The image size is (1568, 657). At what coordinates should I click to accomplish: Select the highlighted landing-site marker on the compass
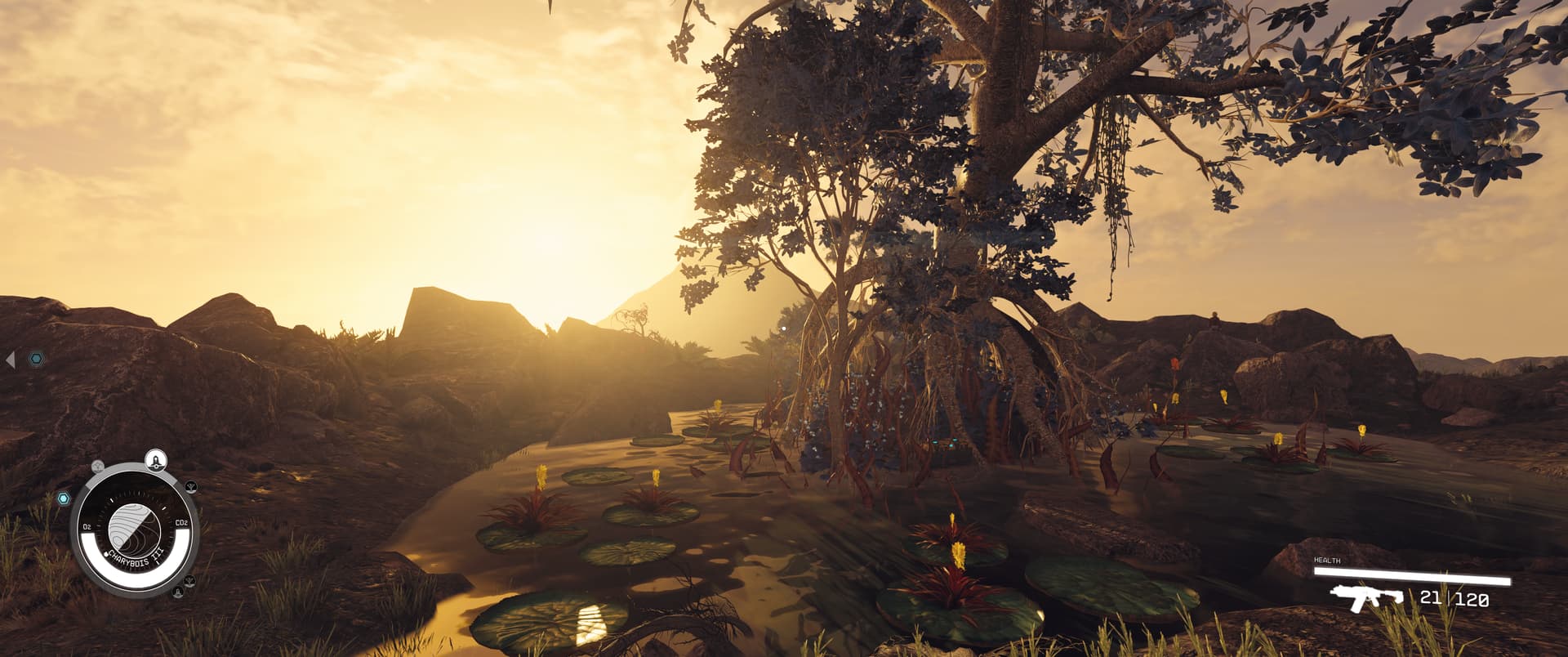click(156, 460)
